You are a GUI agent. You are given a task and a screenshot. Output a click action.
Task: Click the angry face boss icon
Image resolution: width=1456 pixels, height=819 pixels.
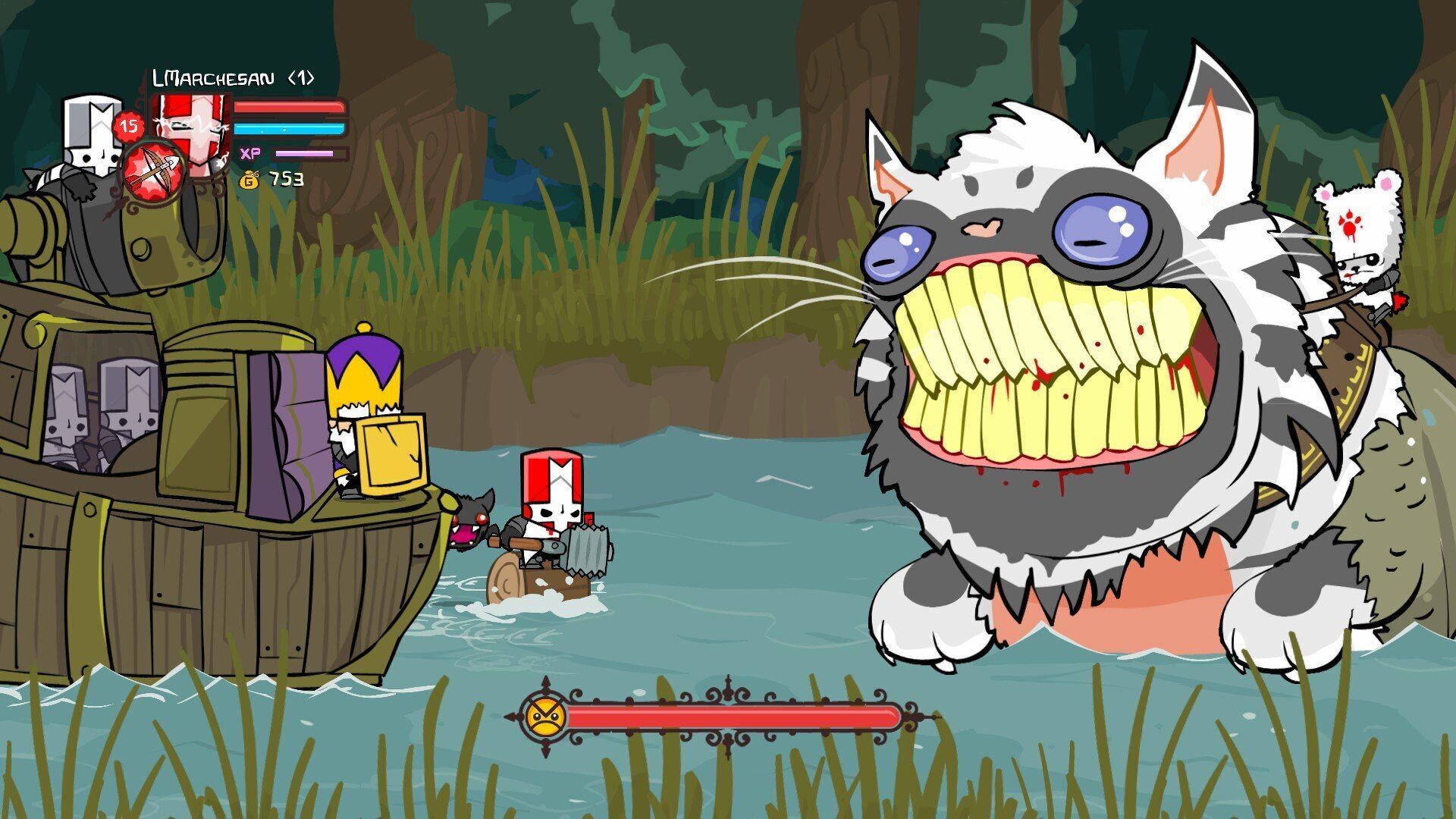coord(546,715)
